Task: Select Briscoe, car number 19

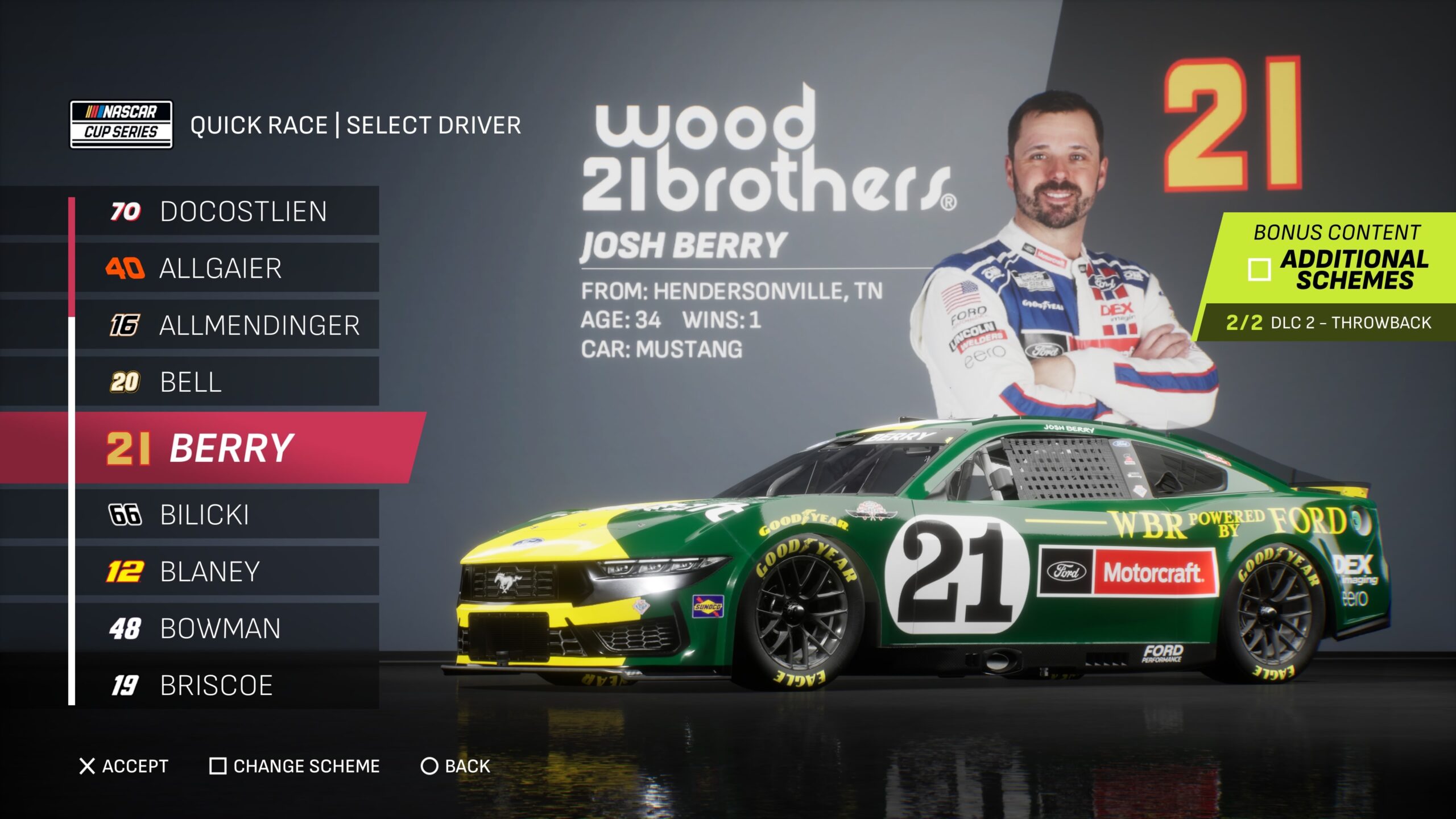Action: (x=227, y=685)
